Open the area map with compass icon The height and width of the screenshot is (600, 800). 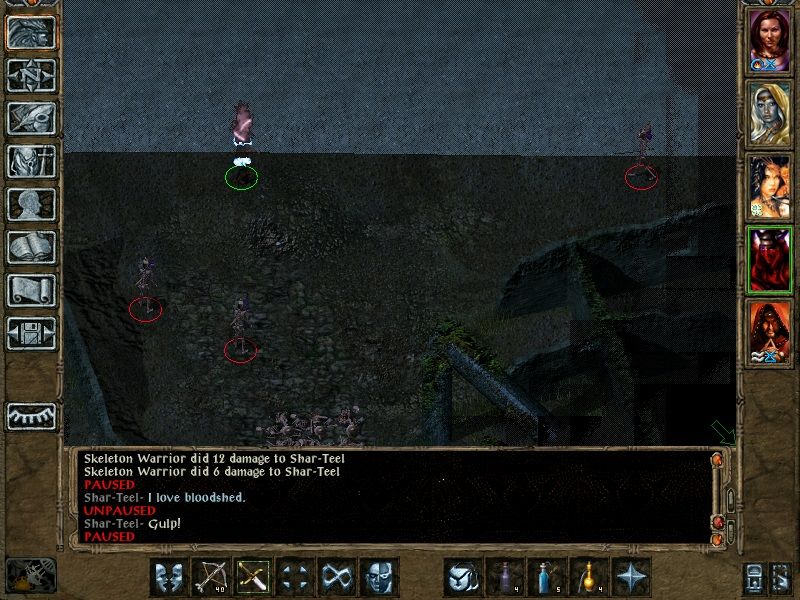click(x=31, y=75)
